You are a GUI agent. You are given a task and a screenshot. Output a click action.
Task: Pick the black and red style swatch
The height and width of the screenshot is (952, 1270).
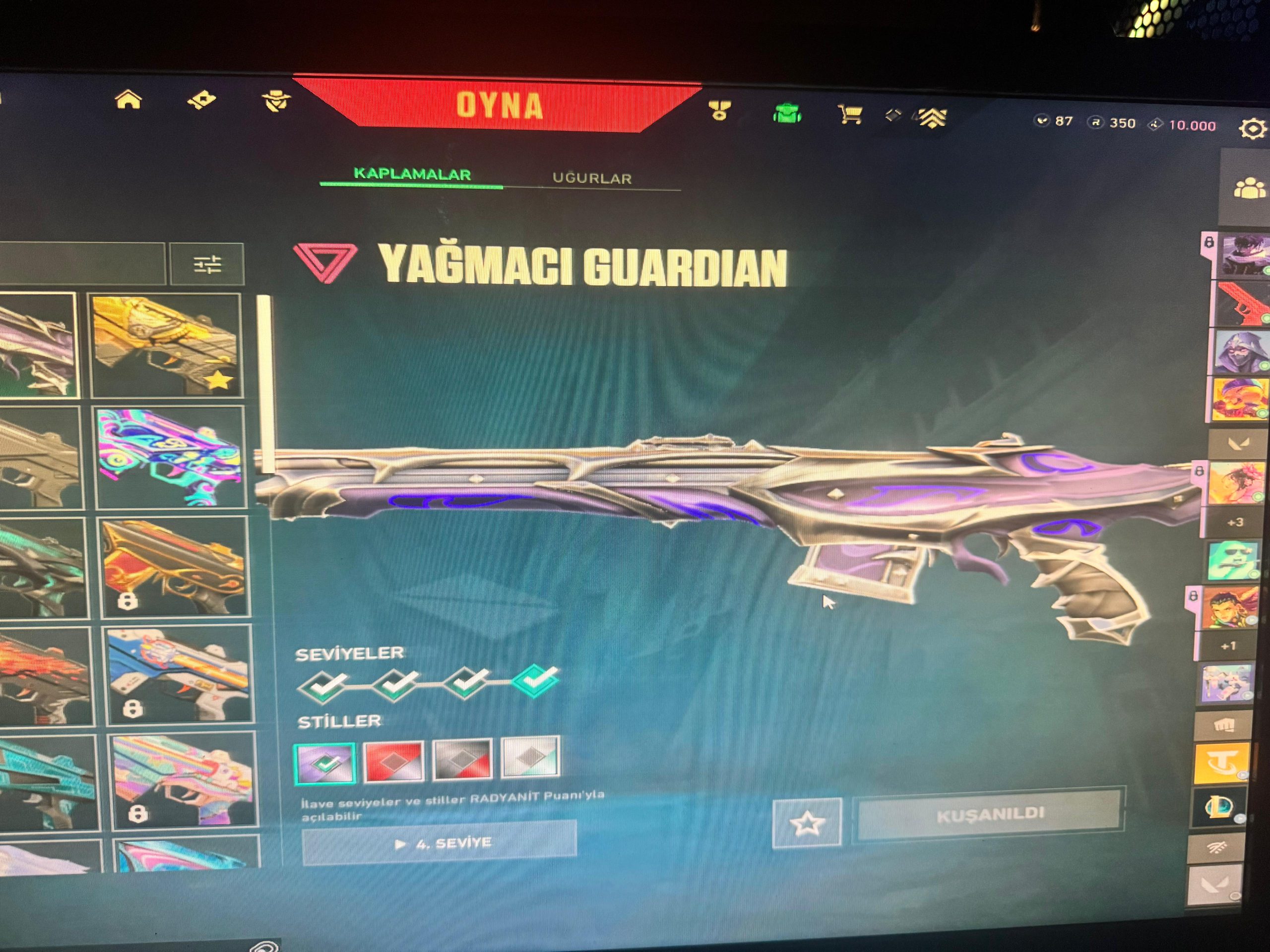pos(462,759)
